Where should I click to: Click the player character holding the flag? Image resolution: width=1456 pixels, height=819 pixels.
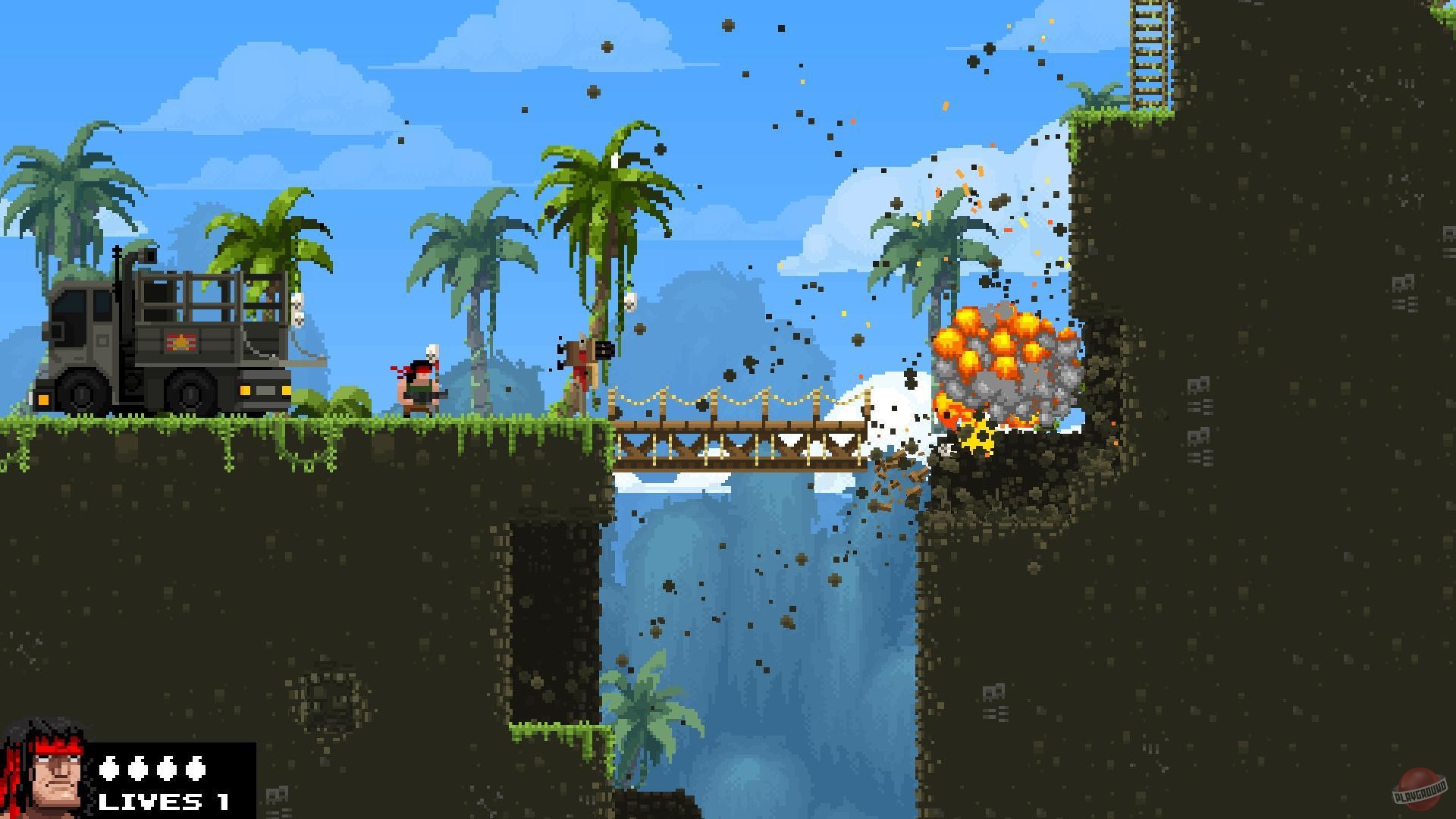417,383
